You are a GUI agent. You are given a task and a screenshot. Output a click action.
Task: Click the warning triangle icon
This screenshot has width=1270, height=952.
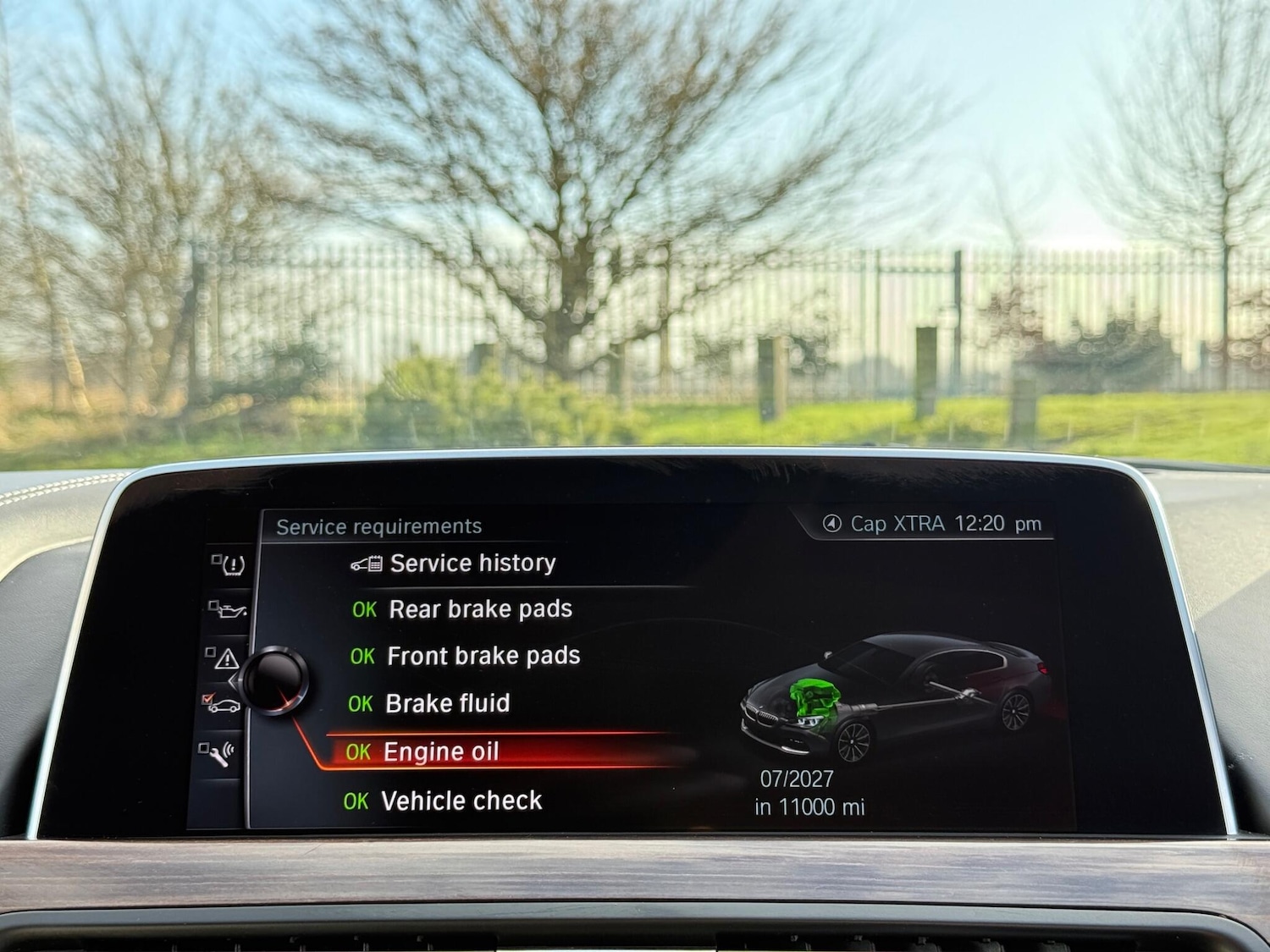click(x=228, y=659)
